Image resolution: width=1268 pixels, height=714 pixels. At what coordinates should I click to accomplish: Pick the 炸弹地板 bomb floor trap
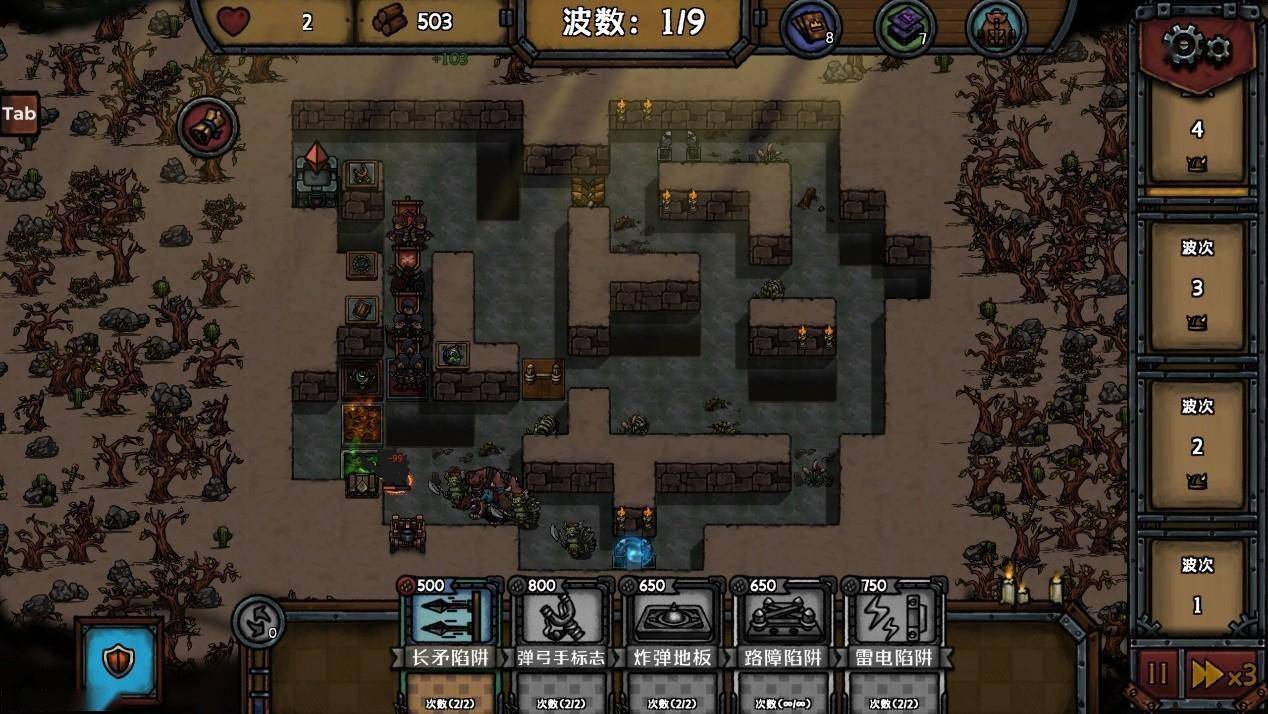[673, 623]
